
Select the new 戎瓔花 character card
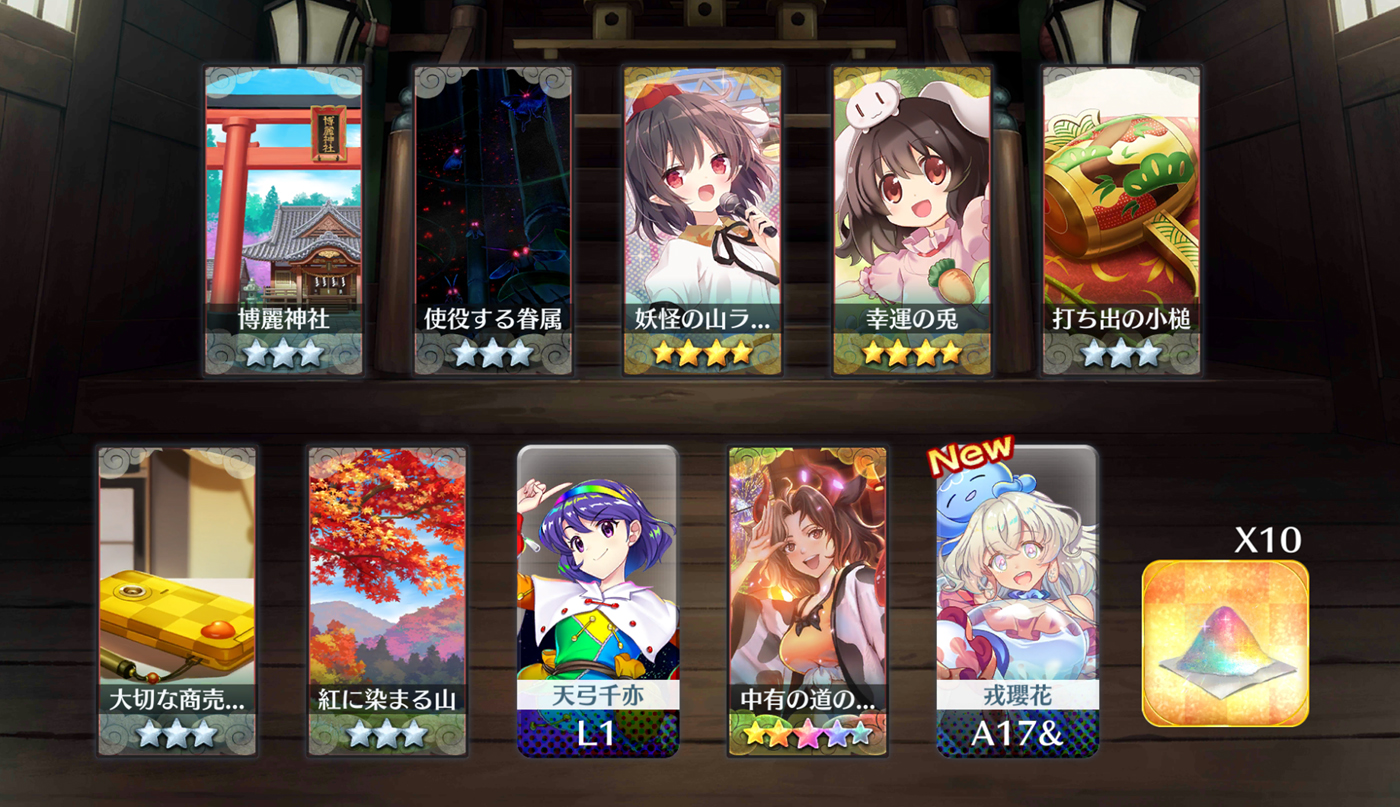click(x=1017, y=600)
